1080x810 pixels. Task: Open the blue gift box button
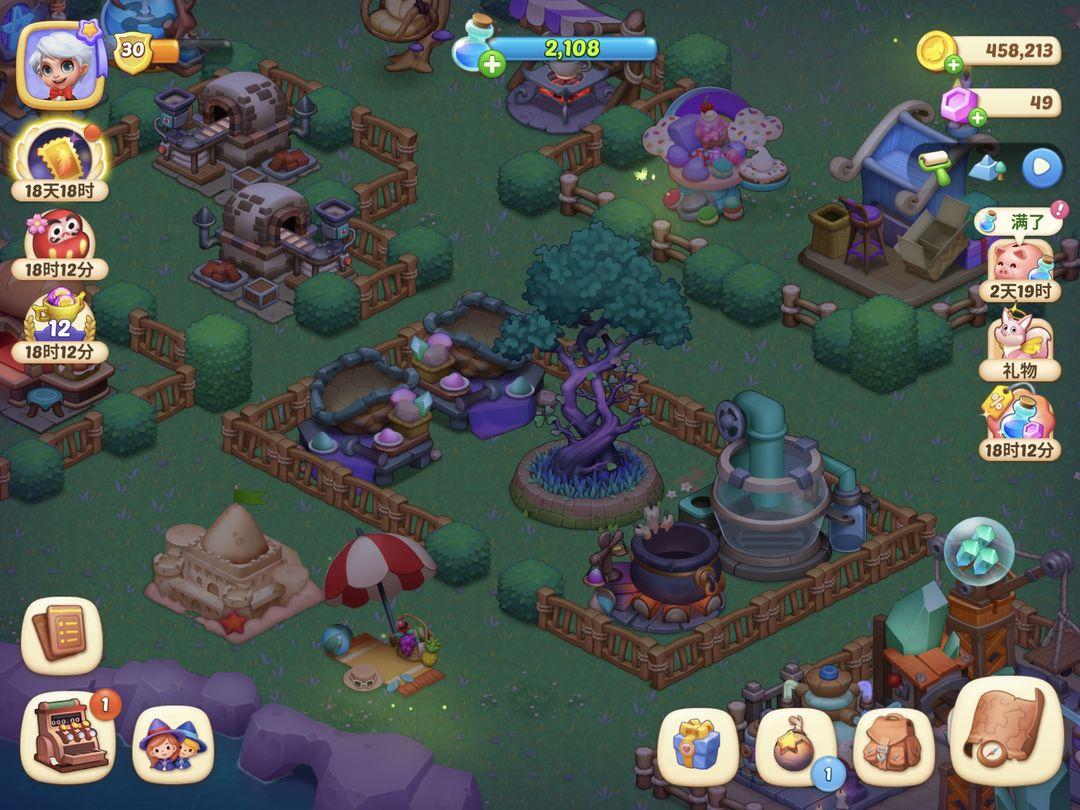click(x=696, y=745)
